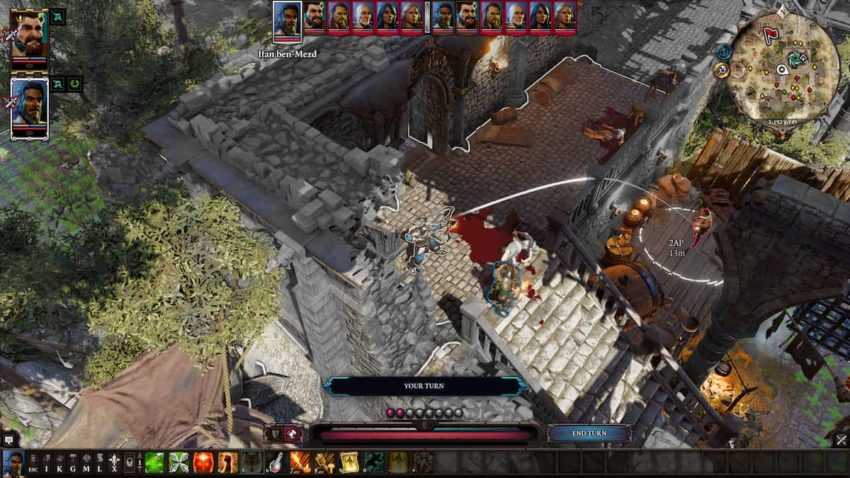Toggle the crossed-swords icon above hotbar
Viewport: 850px width, 478px height.
click(293, 434)
